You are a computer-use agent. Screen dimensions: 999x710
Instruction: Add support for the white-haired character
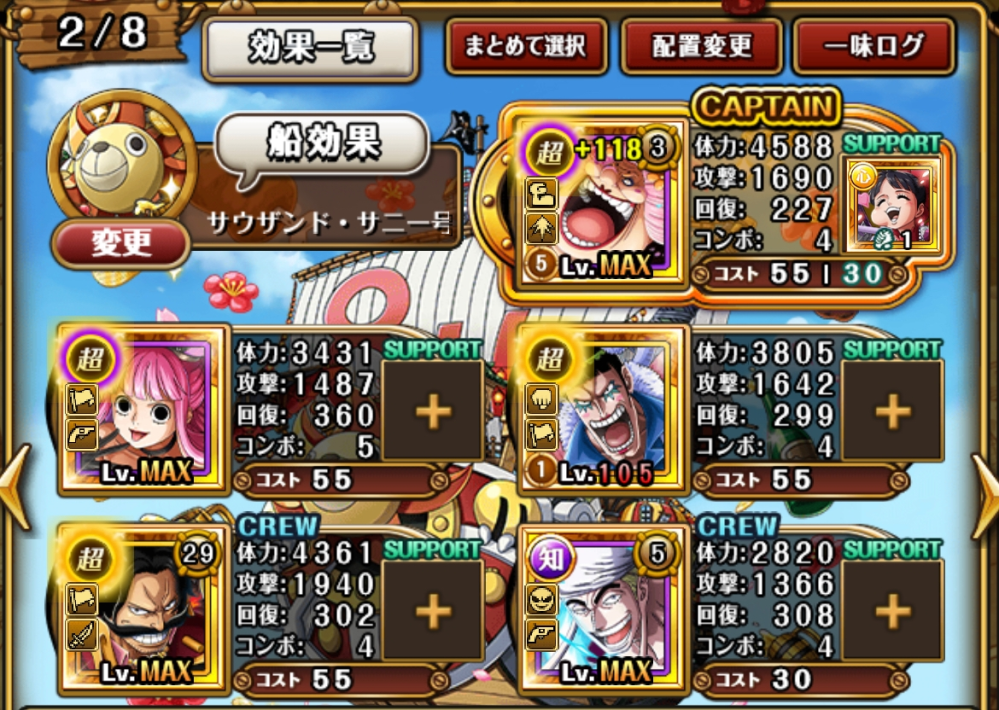(x=892, y=611)
